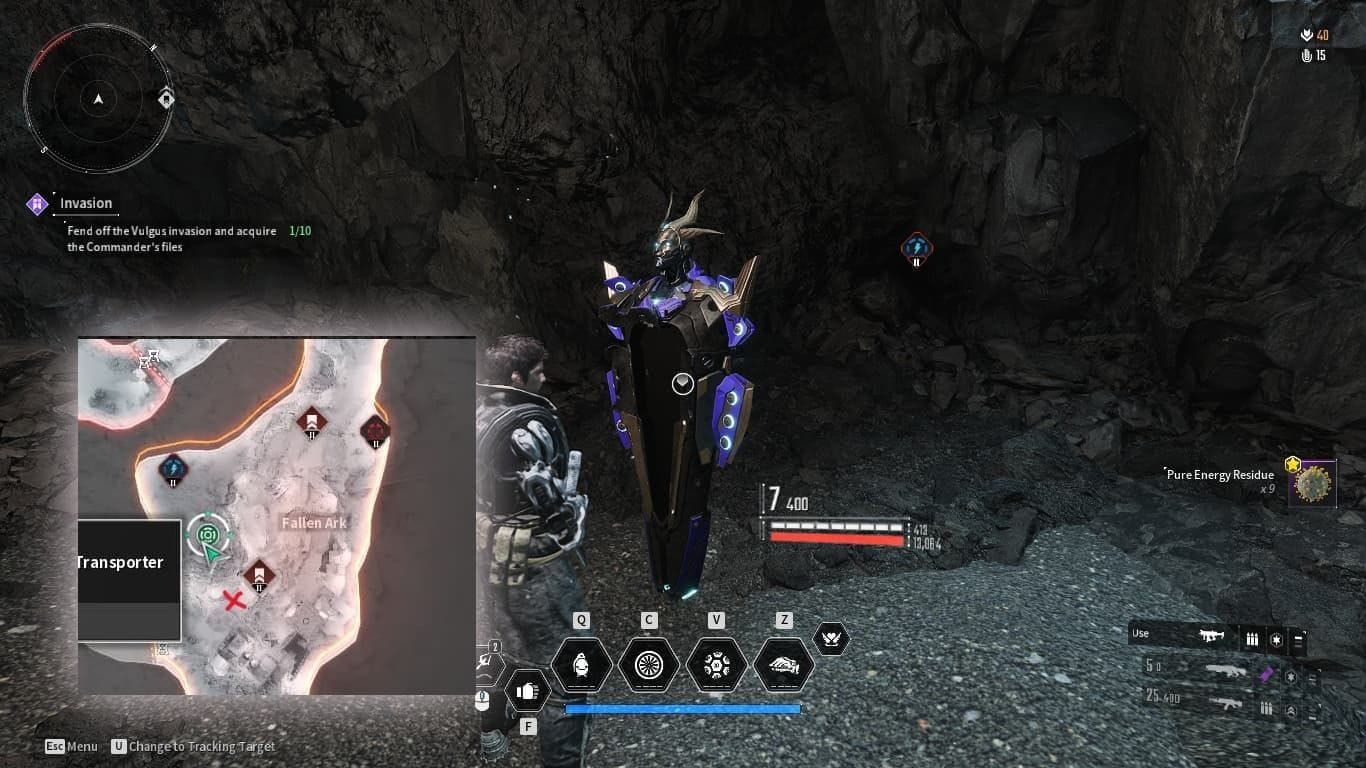Click the submachine gun icon in the Use prompt
This screenshot has width=1366, height=768.
[1212, 635]
